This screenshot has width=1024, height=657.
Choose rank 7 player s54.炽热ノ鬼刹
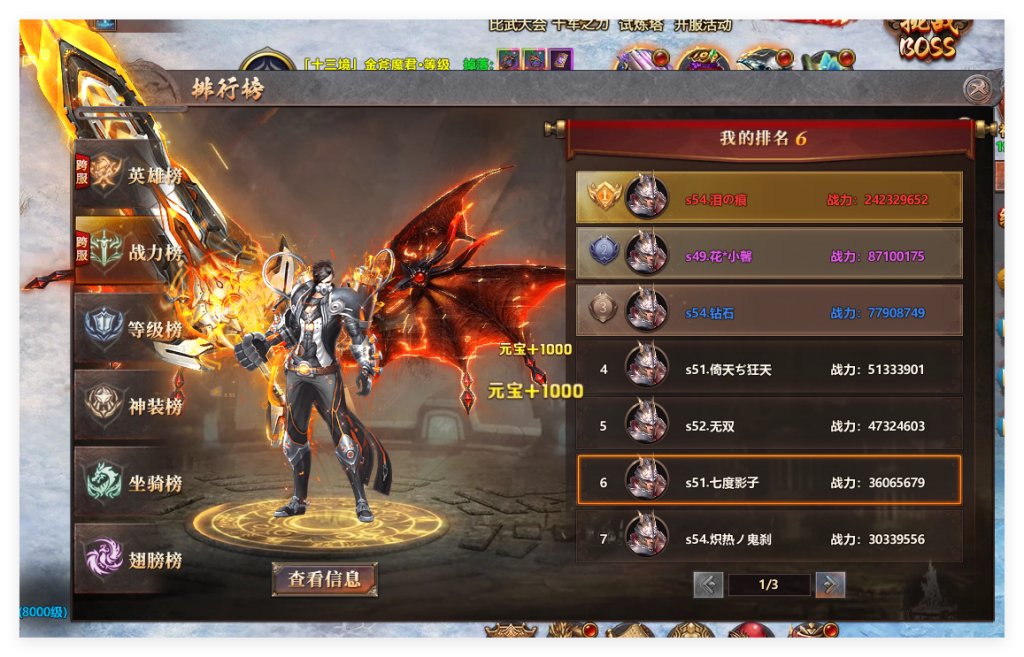[x=769, y=538]
